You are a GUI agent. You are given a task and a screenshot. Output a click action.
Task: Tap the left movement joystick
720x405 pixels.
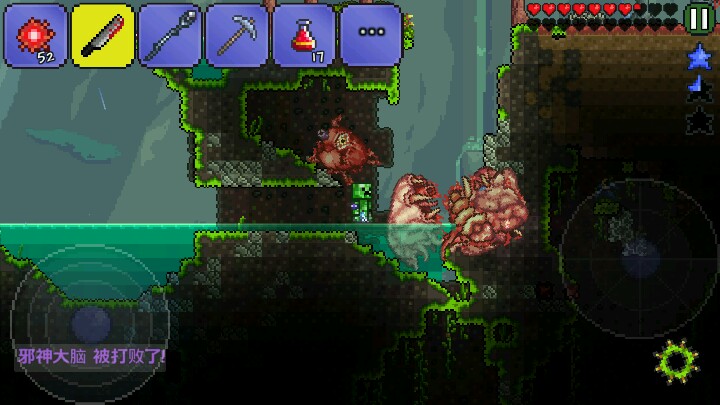point(90,322)
